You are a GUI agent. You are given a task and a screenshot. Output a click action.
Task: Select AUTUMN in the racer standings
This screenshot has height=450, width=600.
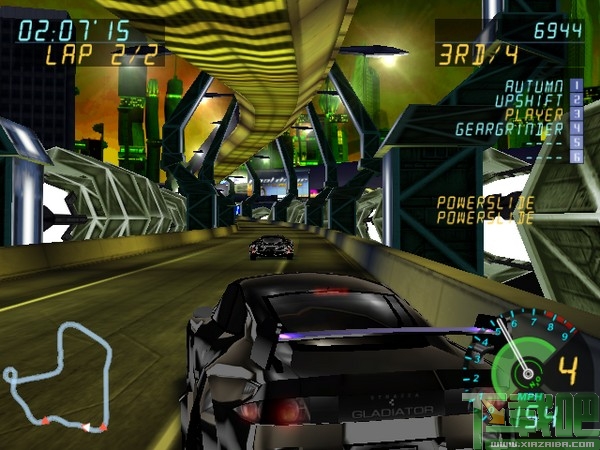tap(534, 86)
